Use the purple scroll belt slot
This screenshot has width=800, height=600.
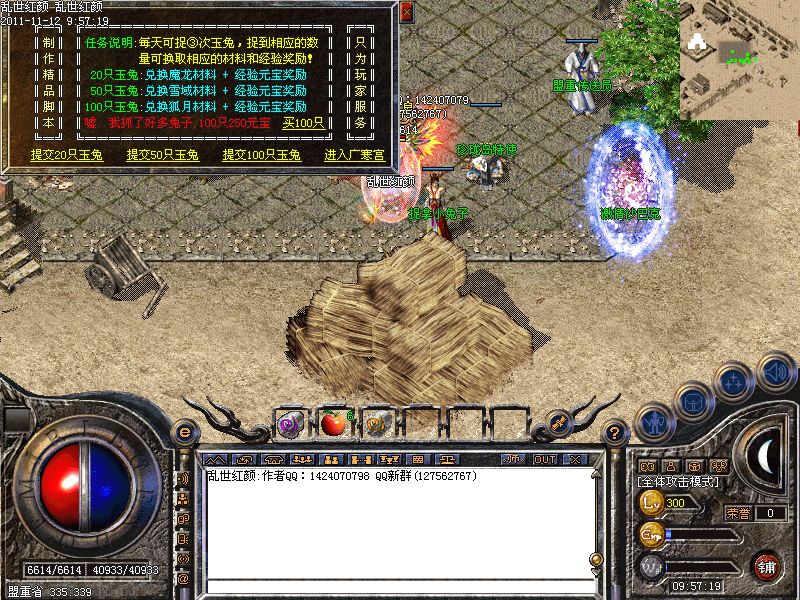click(290, 423)
